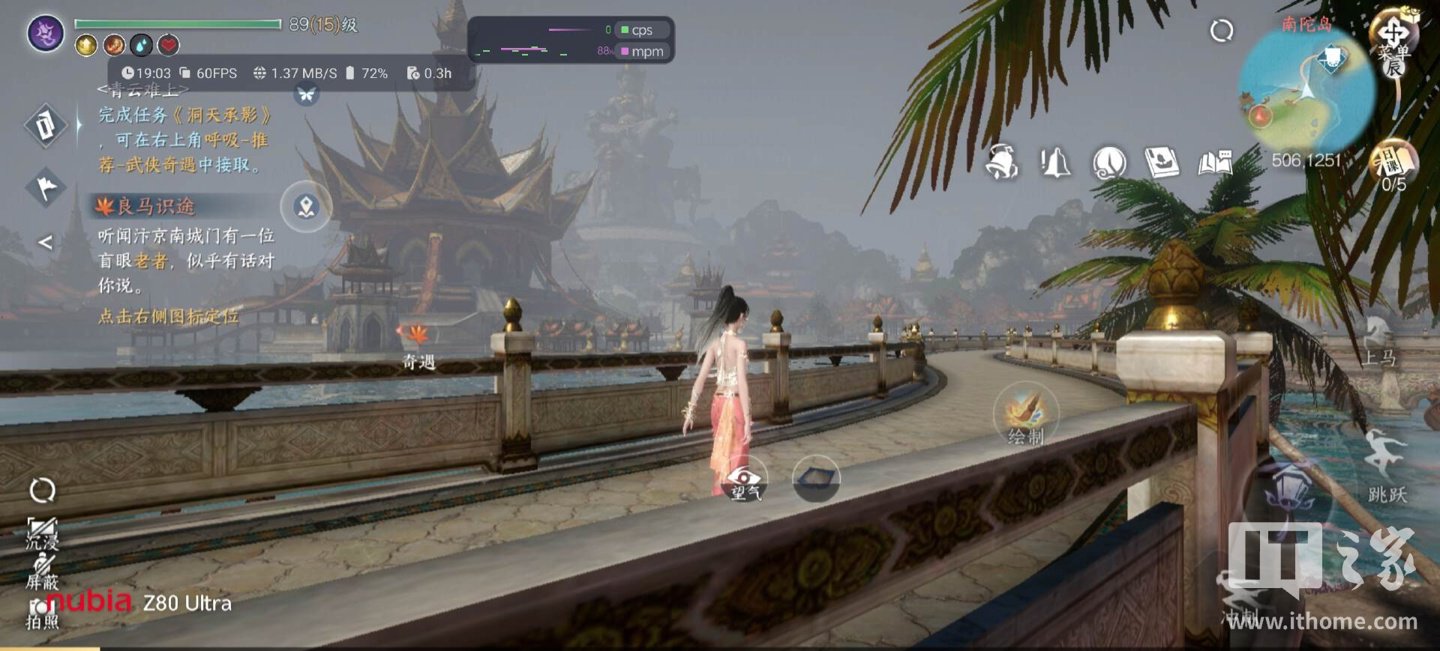Open the book with speech bubble icon
Image resolution: width=1440 pixels, height=651 pixels.
(x=1216, y=162)
